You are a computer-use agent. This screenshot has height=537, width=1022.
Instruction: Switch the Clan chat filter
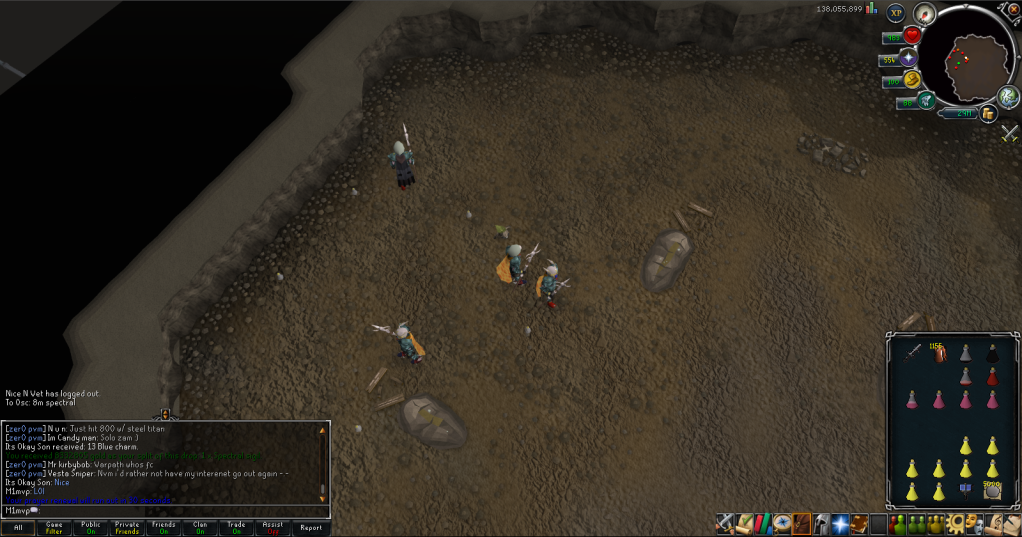click(200, 527)
